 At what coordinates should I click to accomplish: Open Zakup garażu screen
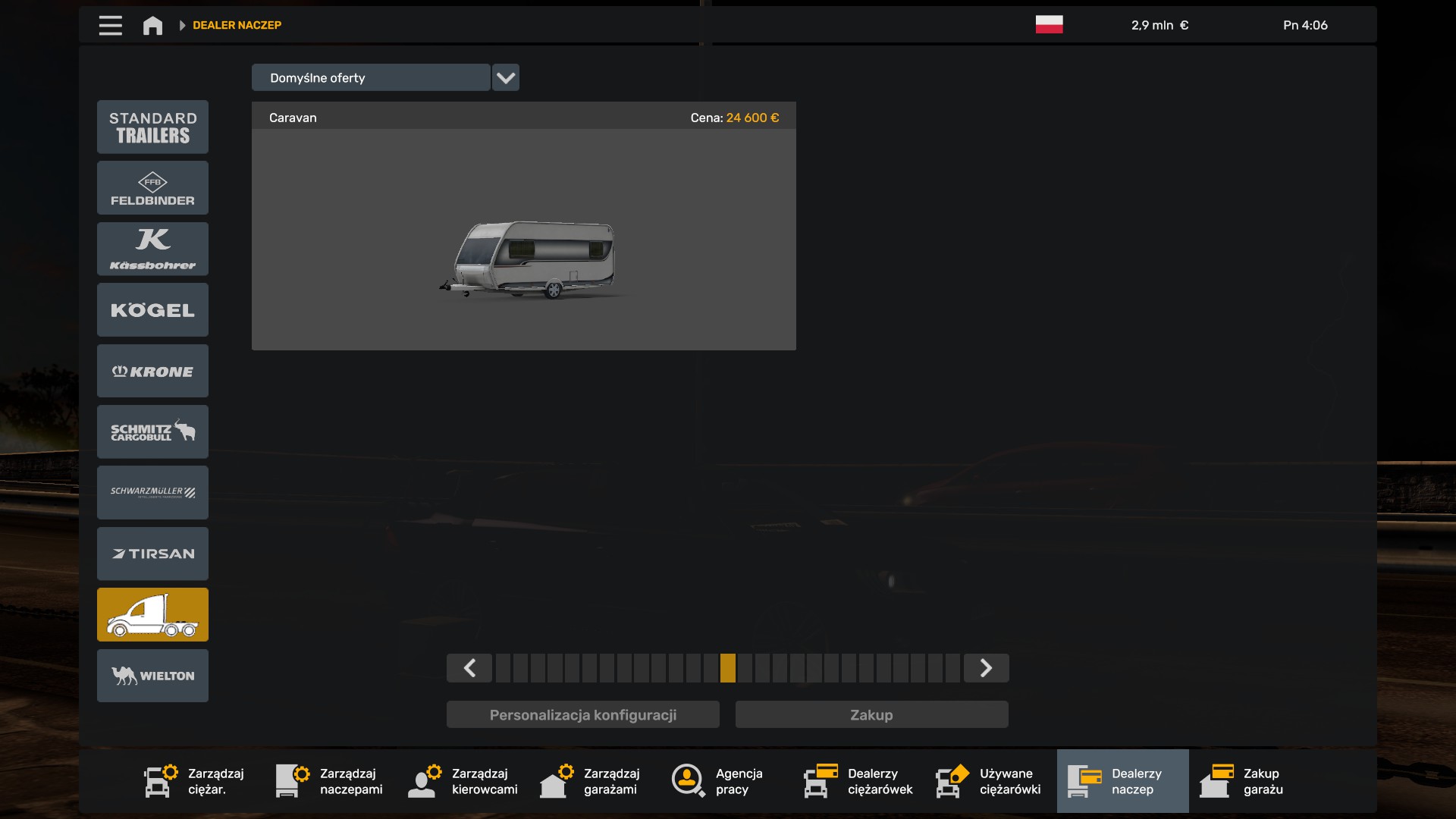point(1242,781)
